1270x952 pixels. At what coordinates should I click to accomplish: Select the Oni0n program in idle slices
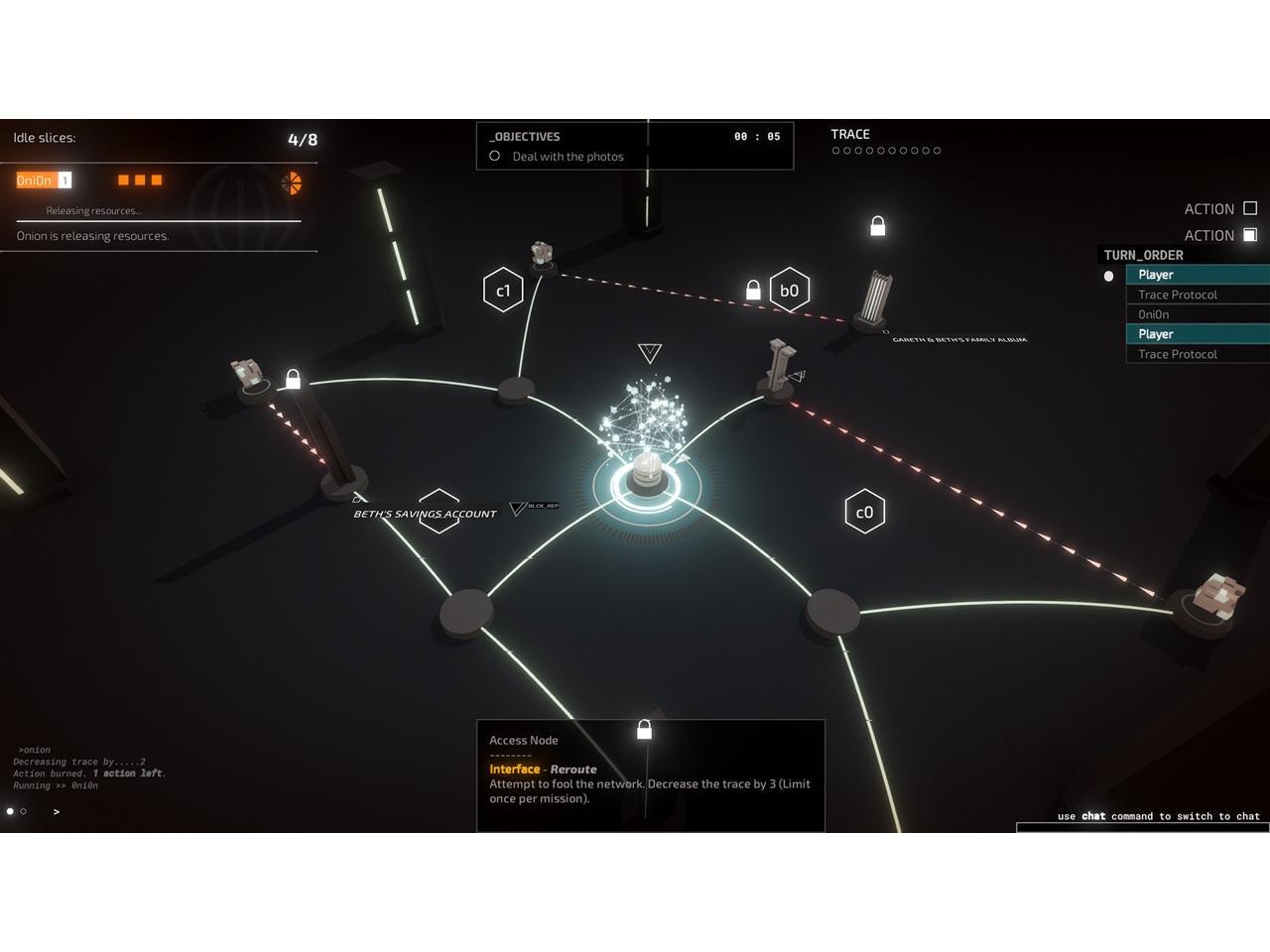tap(35, 180)
